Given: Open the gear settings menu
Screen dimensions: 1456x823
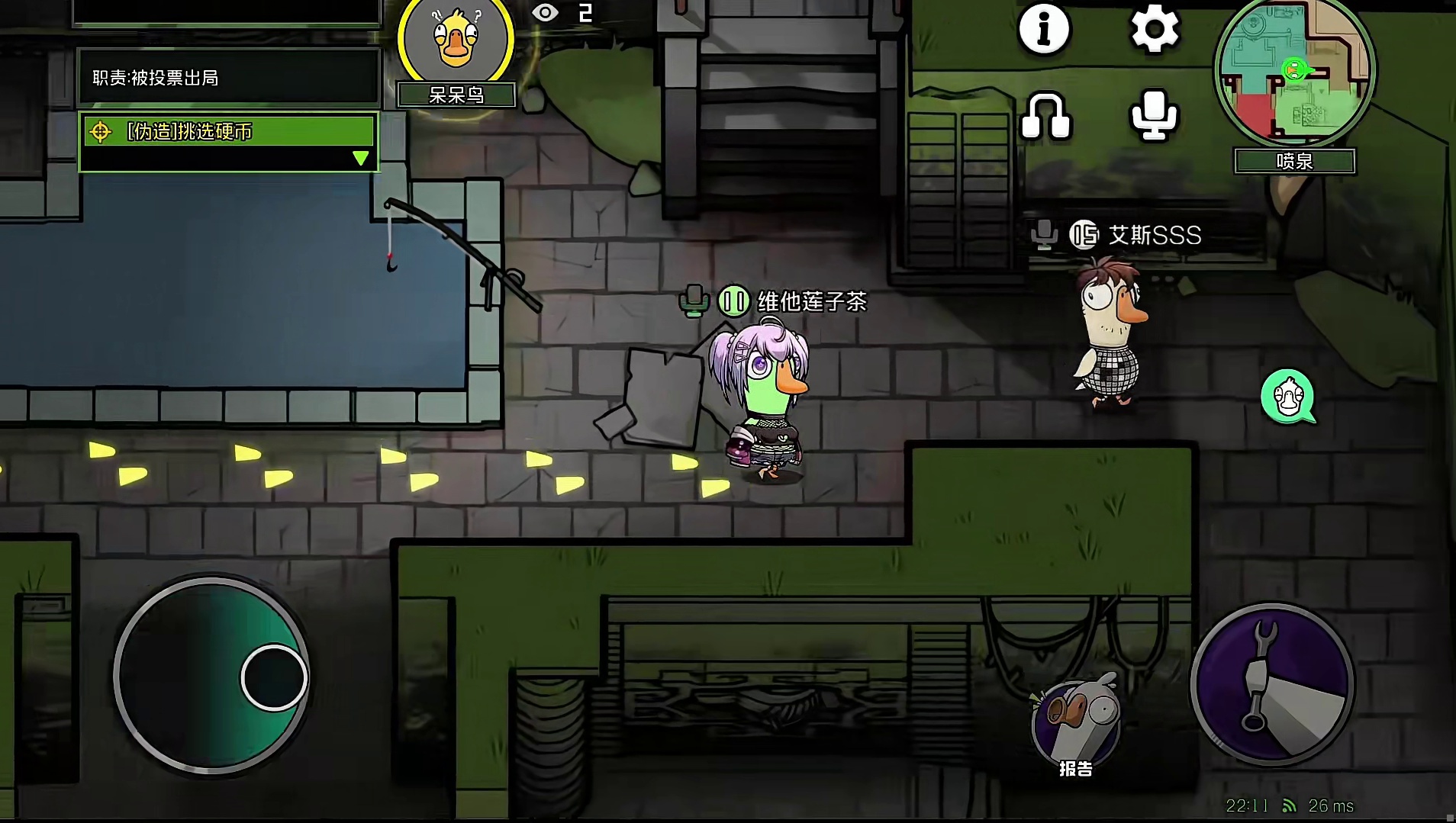Looking at the screenshot, I should [1154, 30].
